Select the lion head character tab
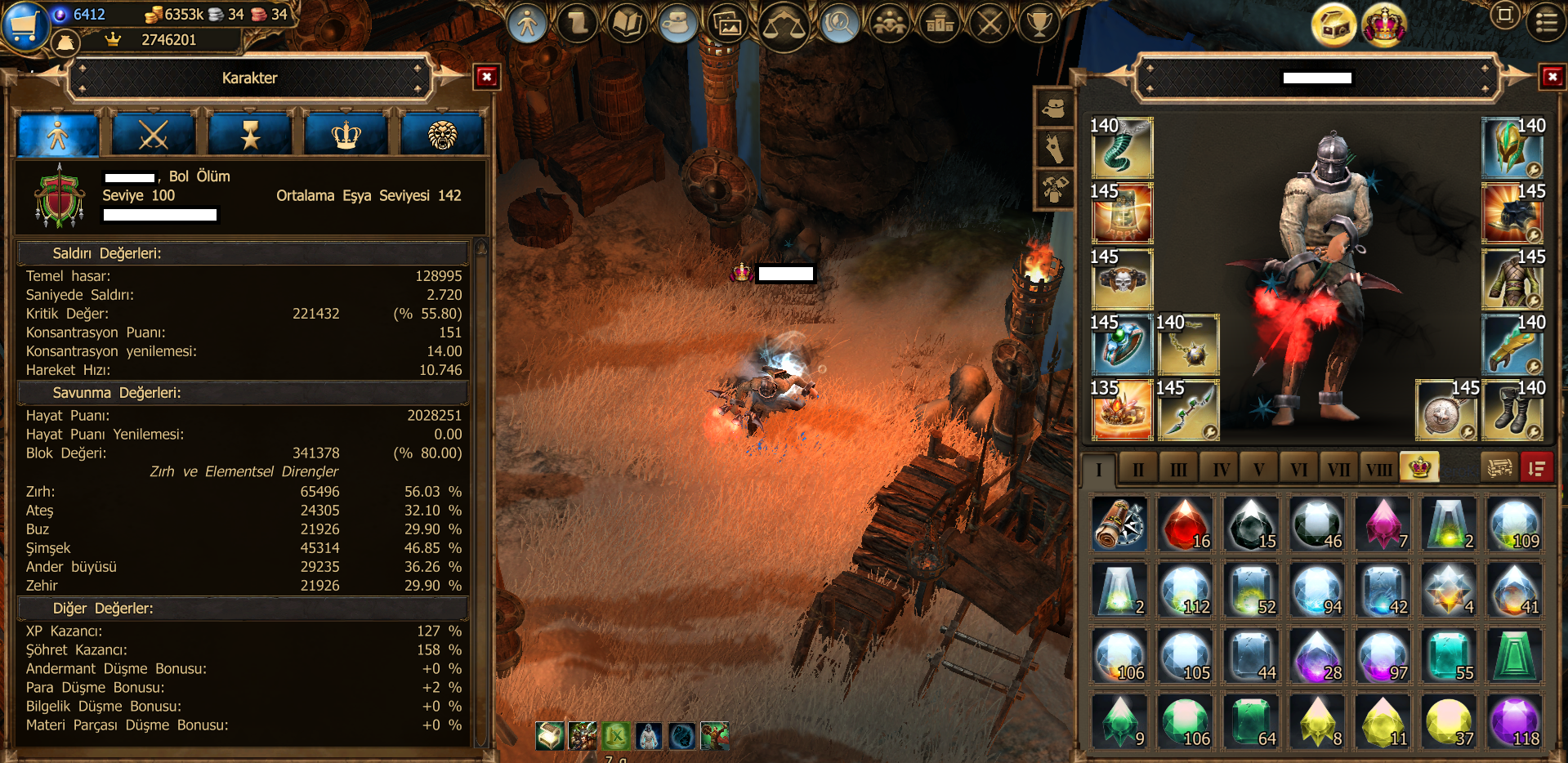The height and width of the screenshot is (763, 1568). coord(442,136)
